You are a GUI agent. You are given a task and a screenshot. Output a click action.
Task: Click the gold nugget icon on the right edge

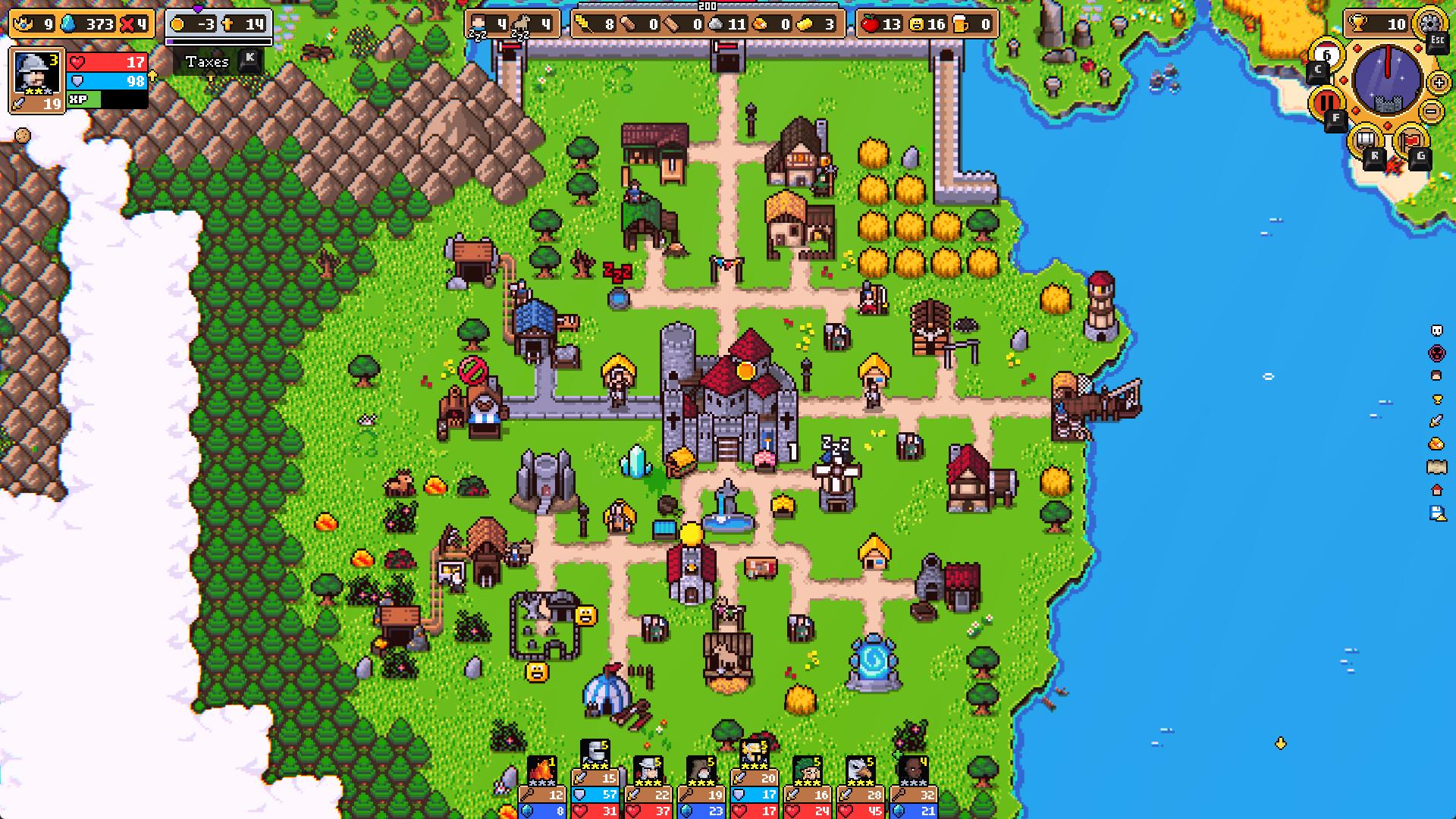pos(1437,442)
